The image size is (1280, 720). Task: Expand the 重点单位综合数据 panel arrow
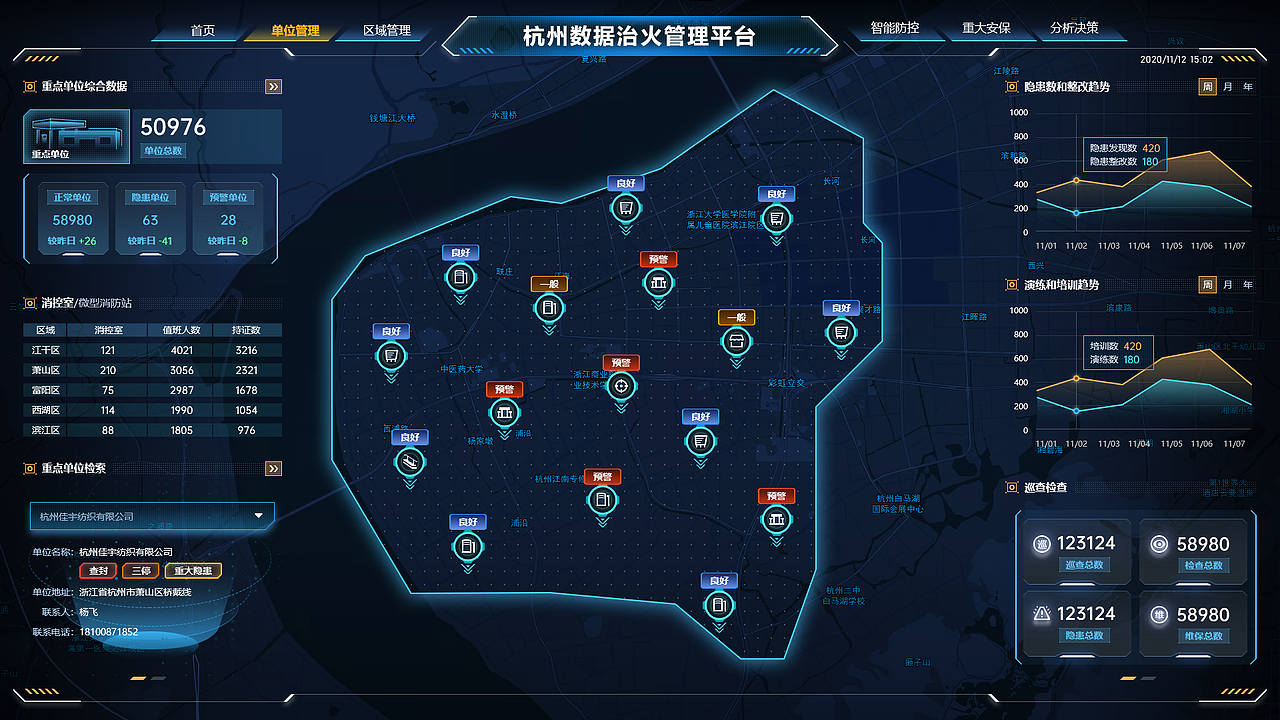272,87
